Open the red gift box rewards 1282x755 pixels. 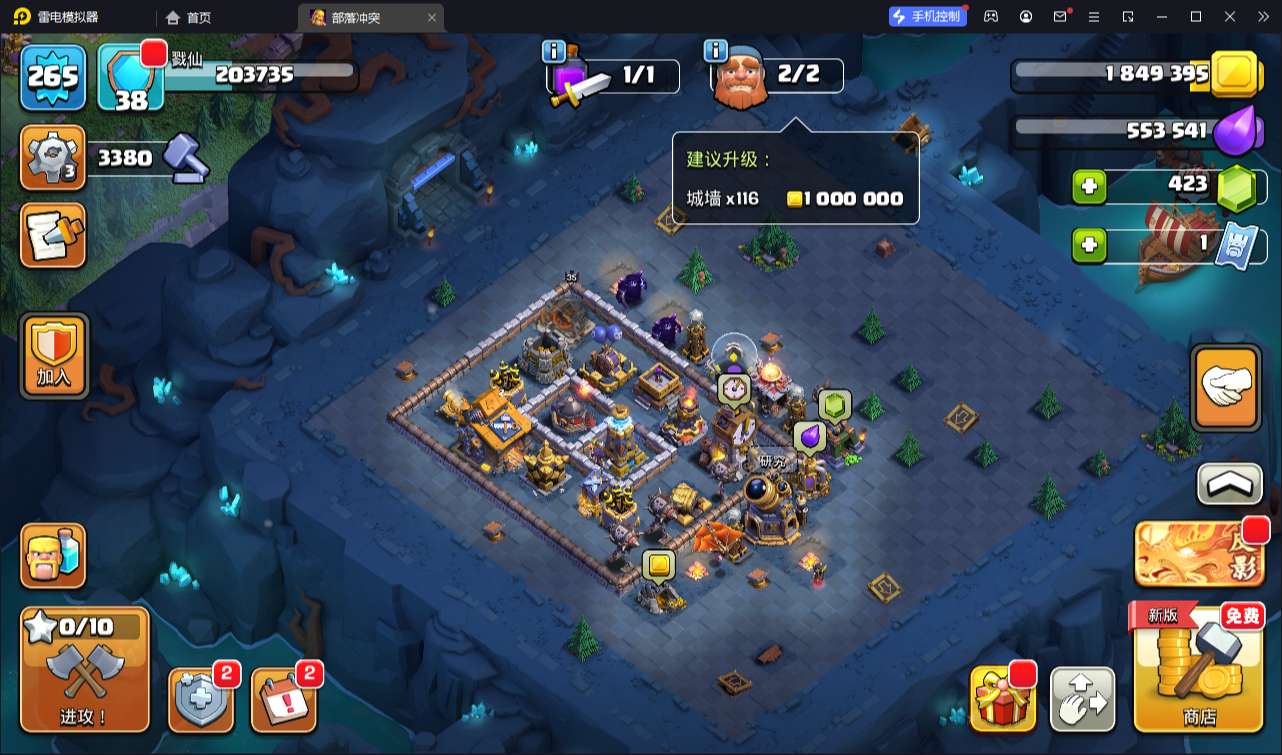click(x=1002, y=699)
